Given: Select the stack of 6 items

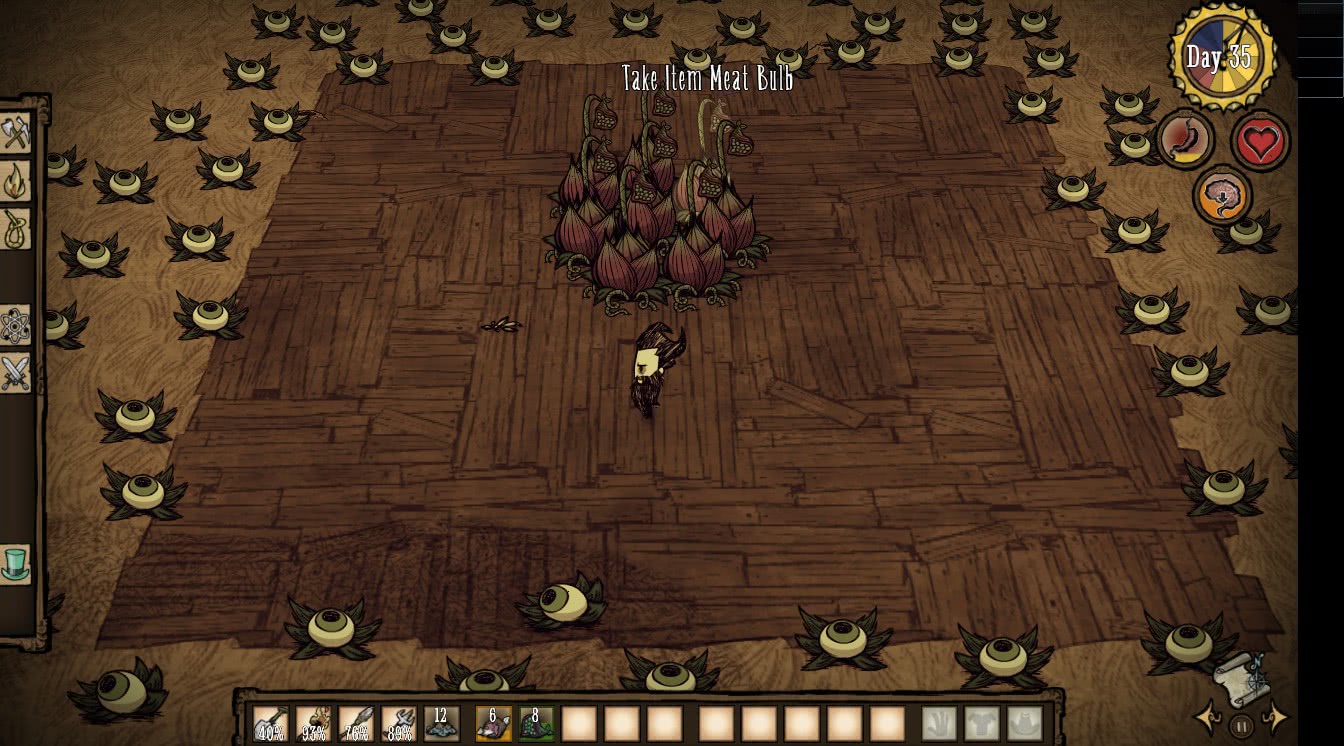Looking at the screenshot, I should pos(493,723).
